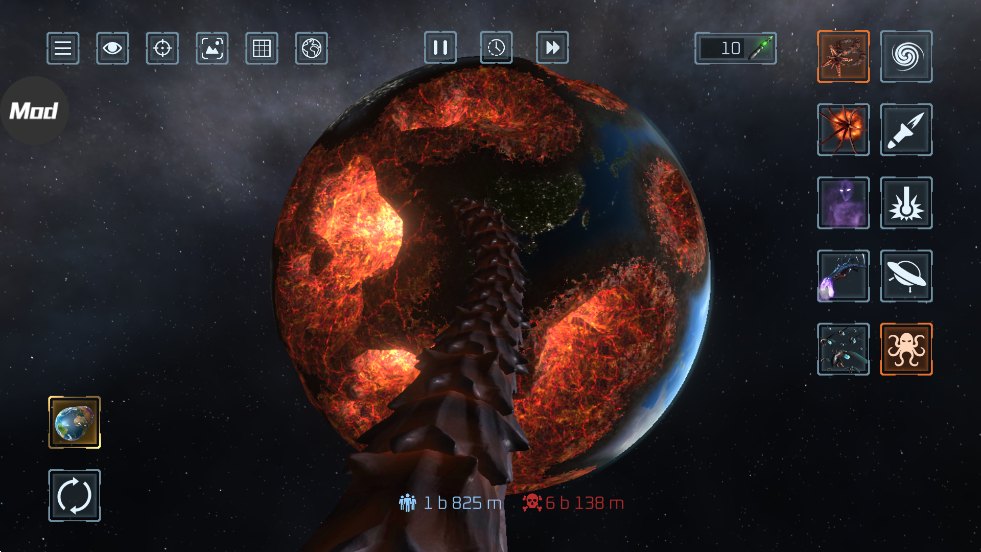Choose the octopus monster weapon
The height and width of the screenshot is (552, 981).
pyautogui.click(x=906, y=349)
